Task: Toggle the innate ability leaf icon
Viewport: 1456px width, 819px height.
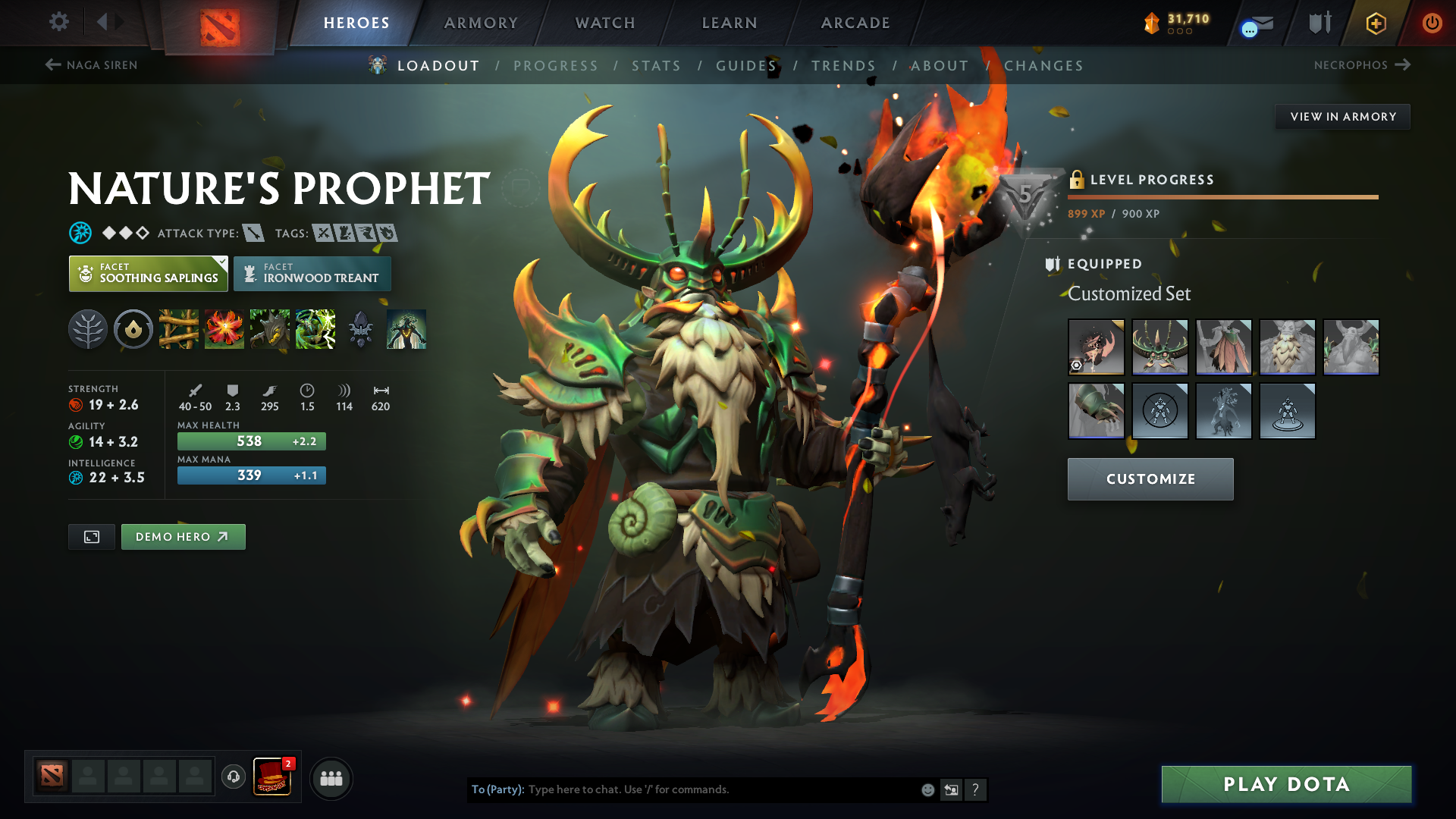Action: [x=87, y=329]
